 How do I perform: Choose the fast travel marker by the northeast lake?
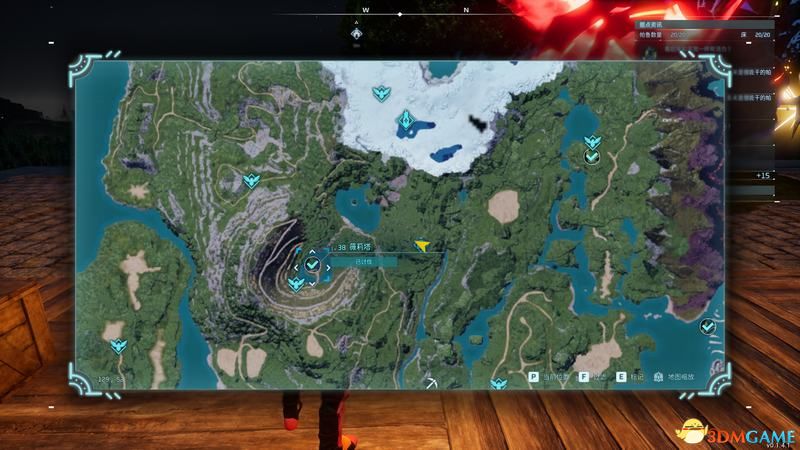click(x=591, y=141)
